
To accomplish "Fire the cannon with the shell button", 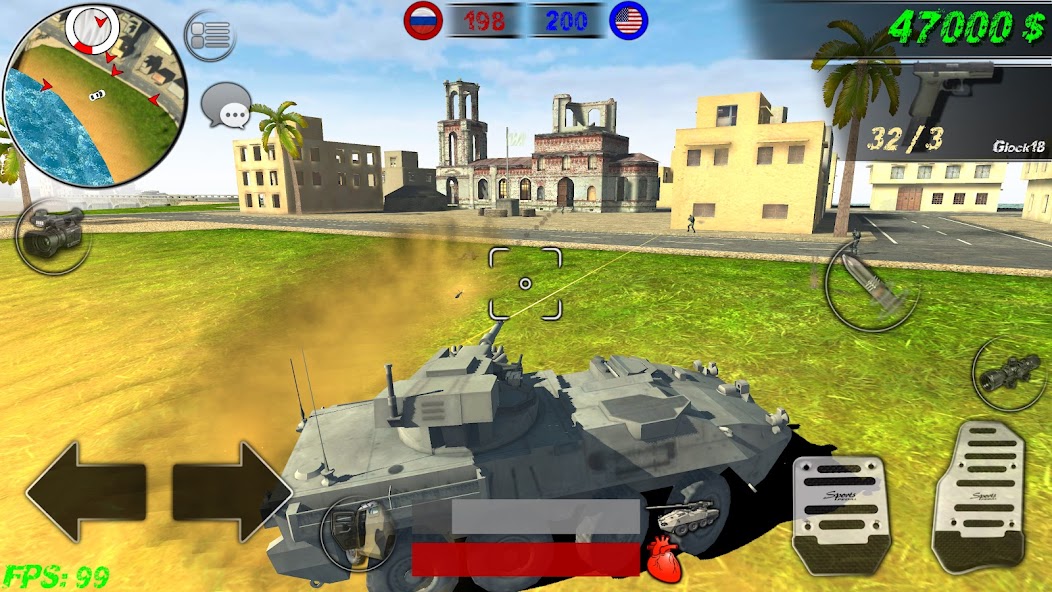I will (871, 284).
